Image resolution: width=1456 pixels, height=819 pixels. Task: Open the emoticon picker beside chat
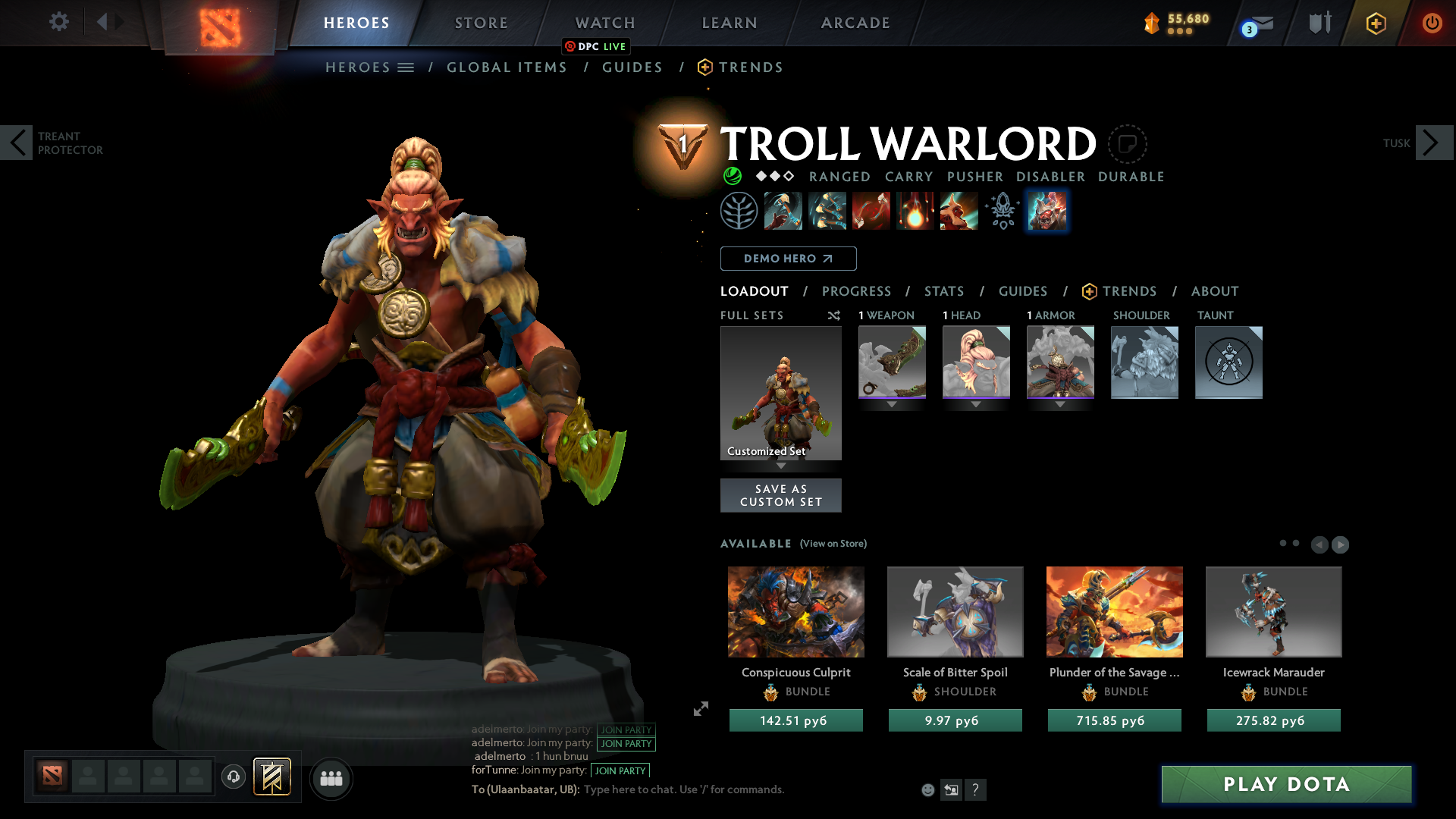tap(927, 789)
